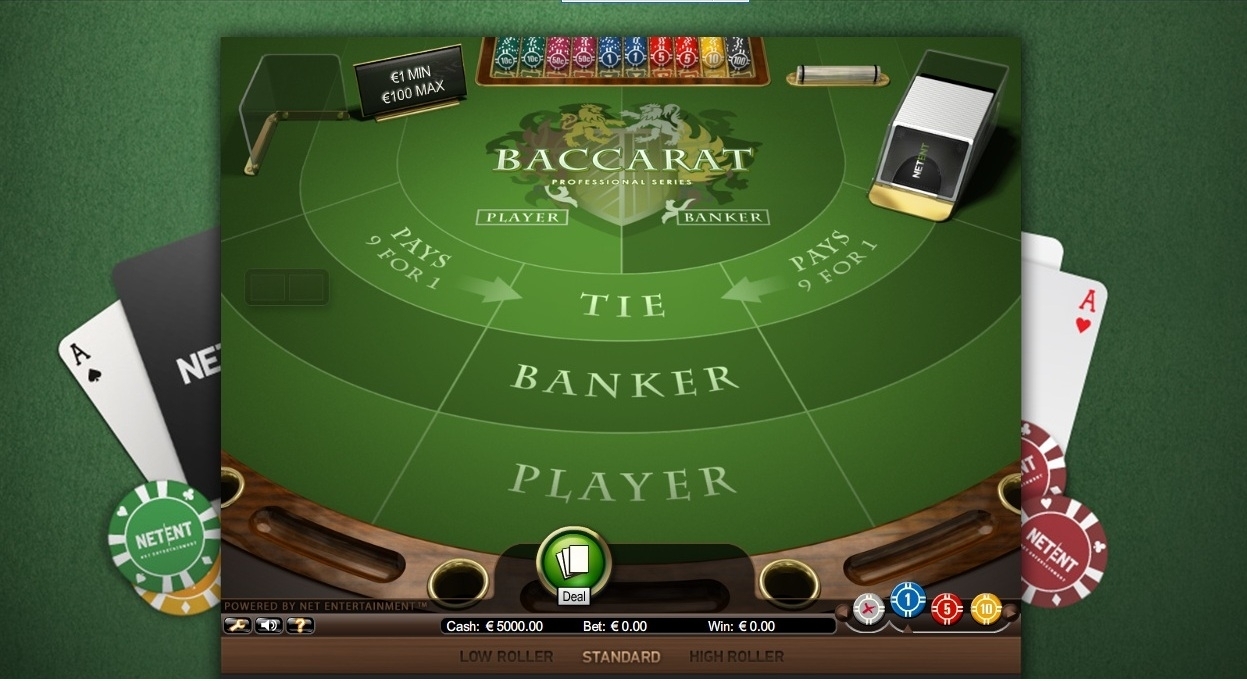Viewport: 1247px width, 681px height.
Task: Open game settings via wrench icon
Action: (237, 625)
